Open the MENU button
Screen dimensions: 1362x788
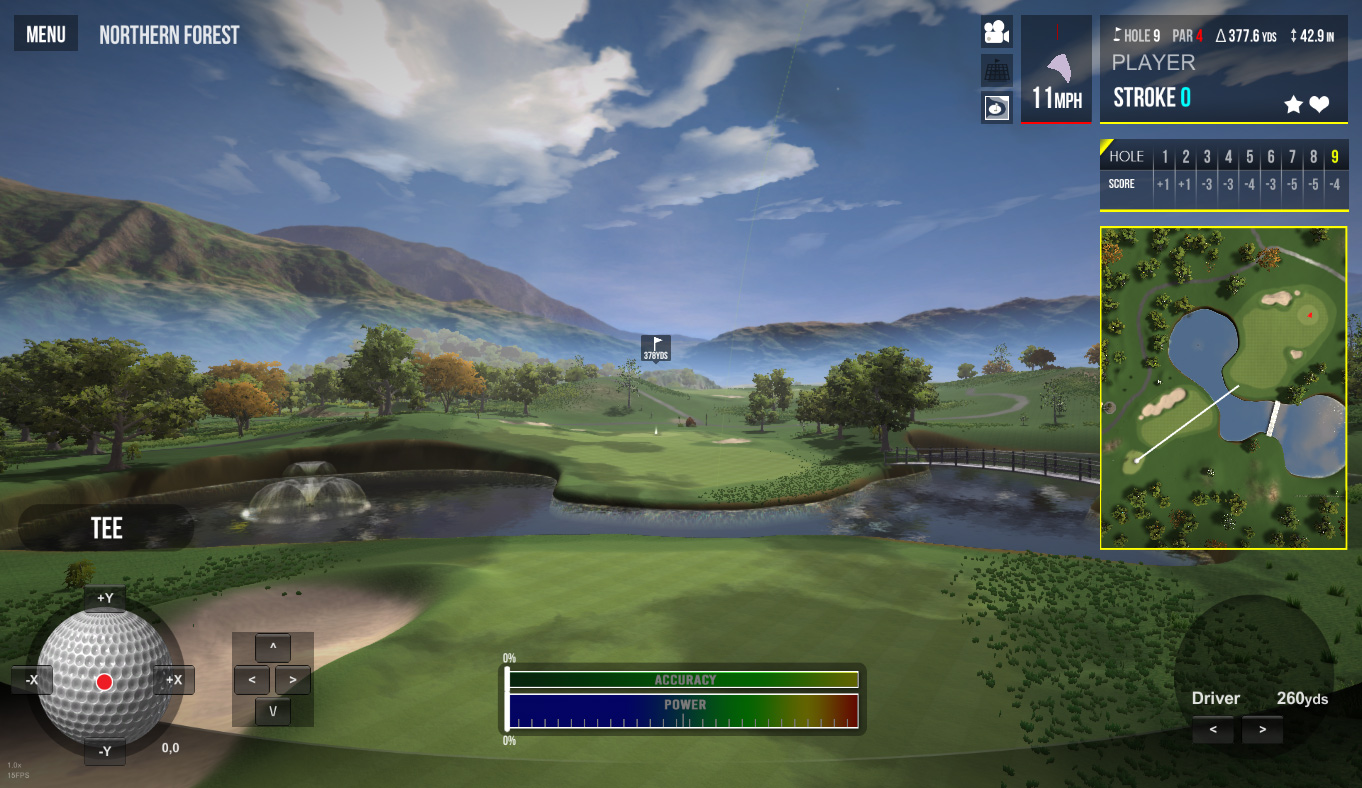[46, 35]
